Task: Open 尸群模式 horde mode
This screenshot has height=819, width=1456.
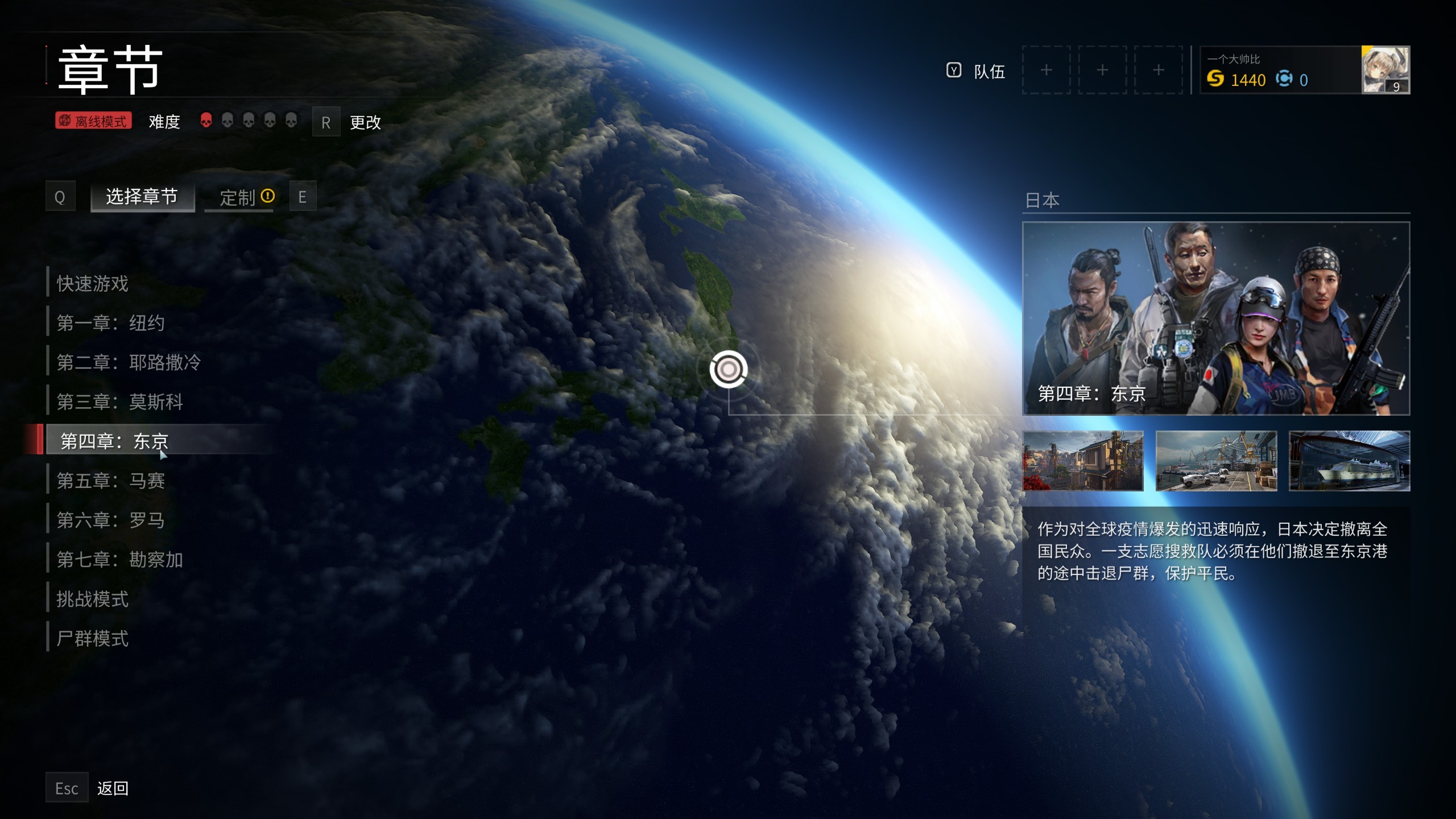Action: coord(93,638)
